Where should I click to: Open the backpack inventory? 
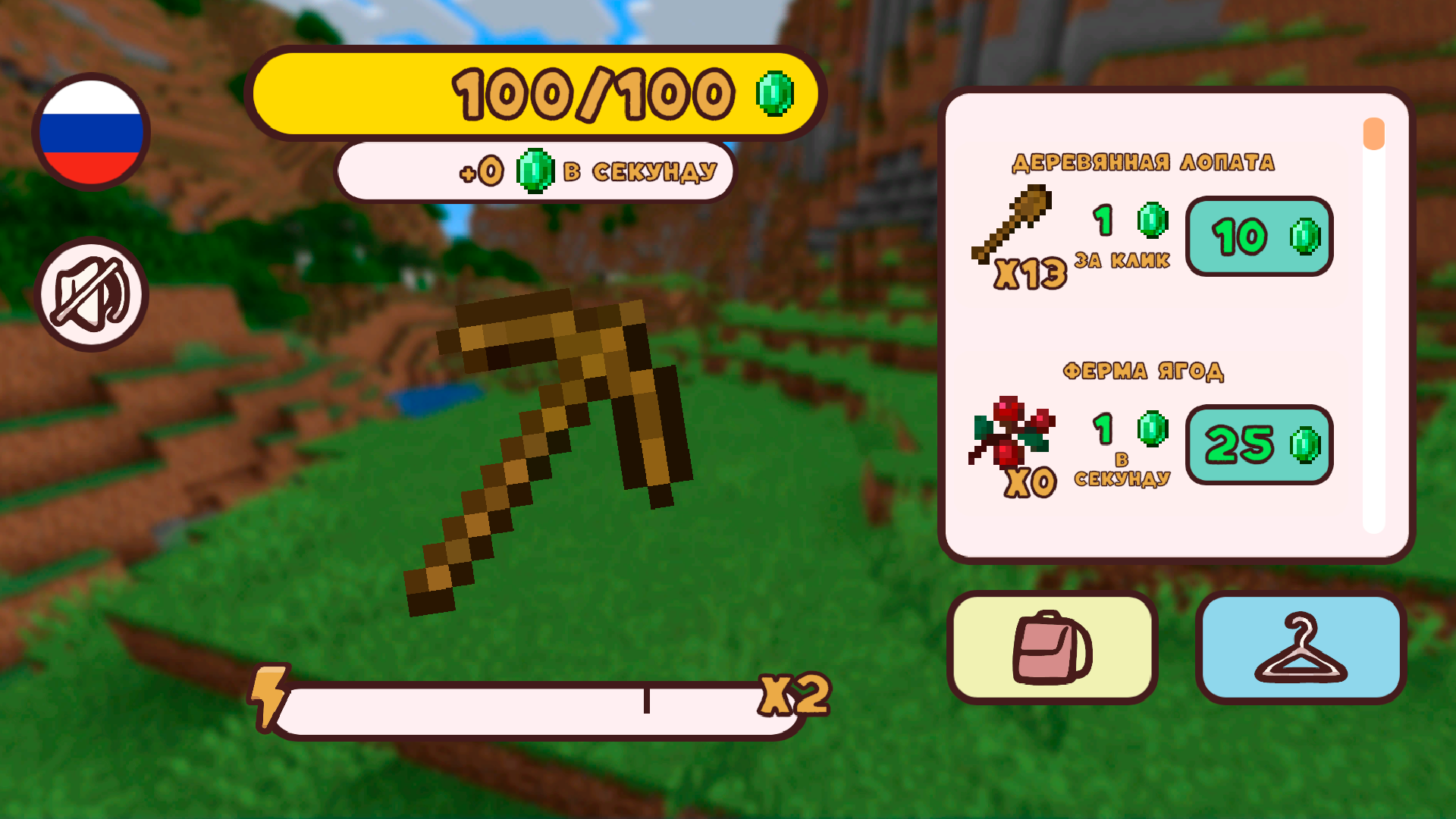(1053, 648)
